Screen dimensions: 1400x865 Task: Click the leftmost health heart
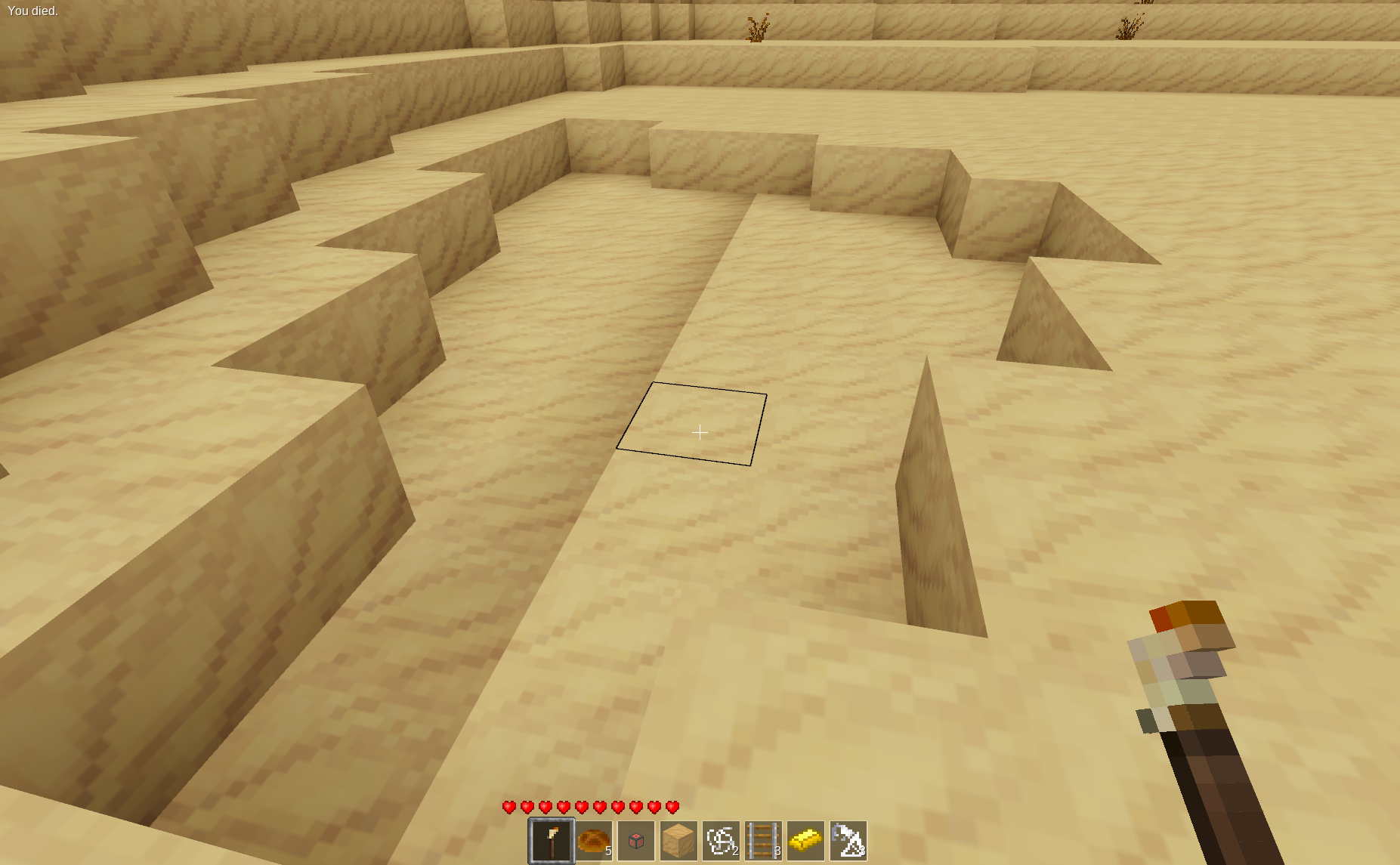[x=508, y=806]
